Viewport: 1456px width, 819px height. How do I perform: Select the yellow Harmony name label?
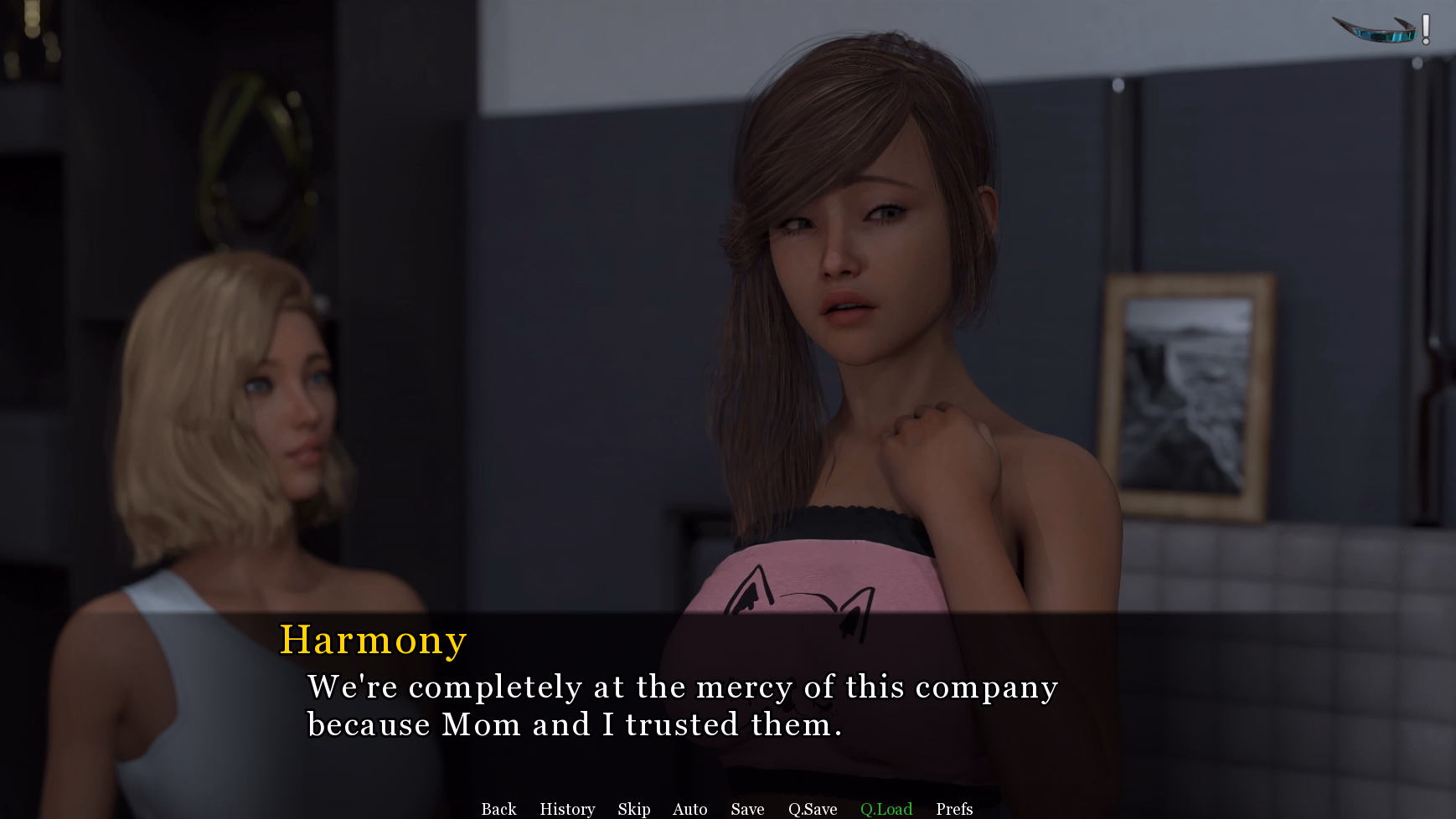373,640
